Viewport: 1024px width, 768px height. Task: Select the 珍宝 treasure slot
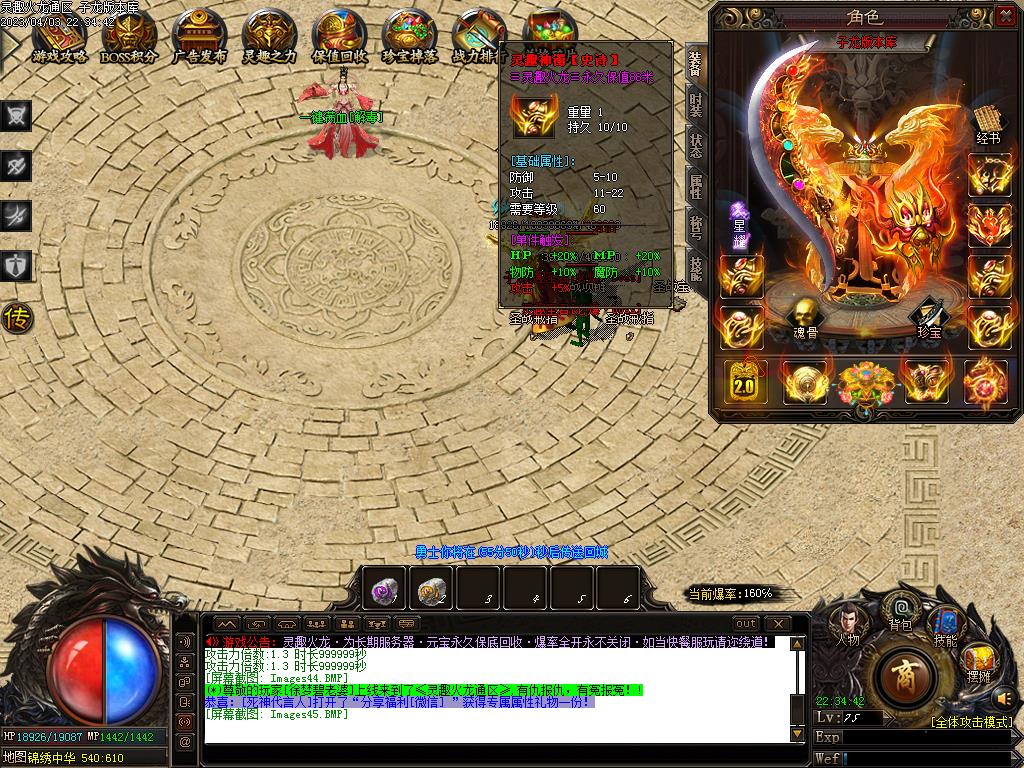[929, 318]
